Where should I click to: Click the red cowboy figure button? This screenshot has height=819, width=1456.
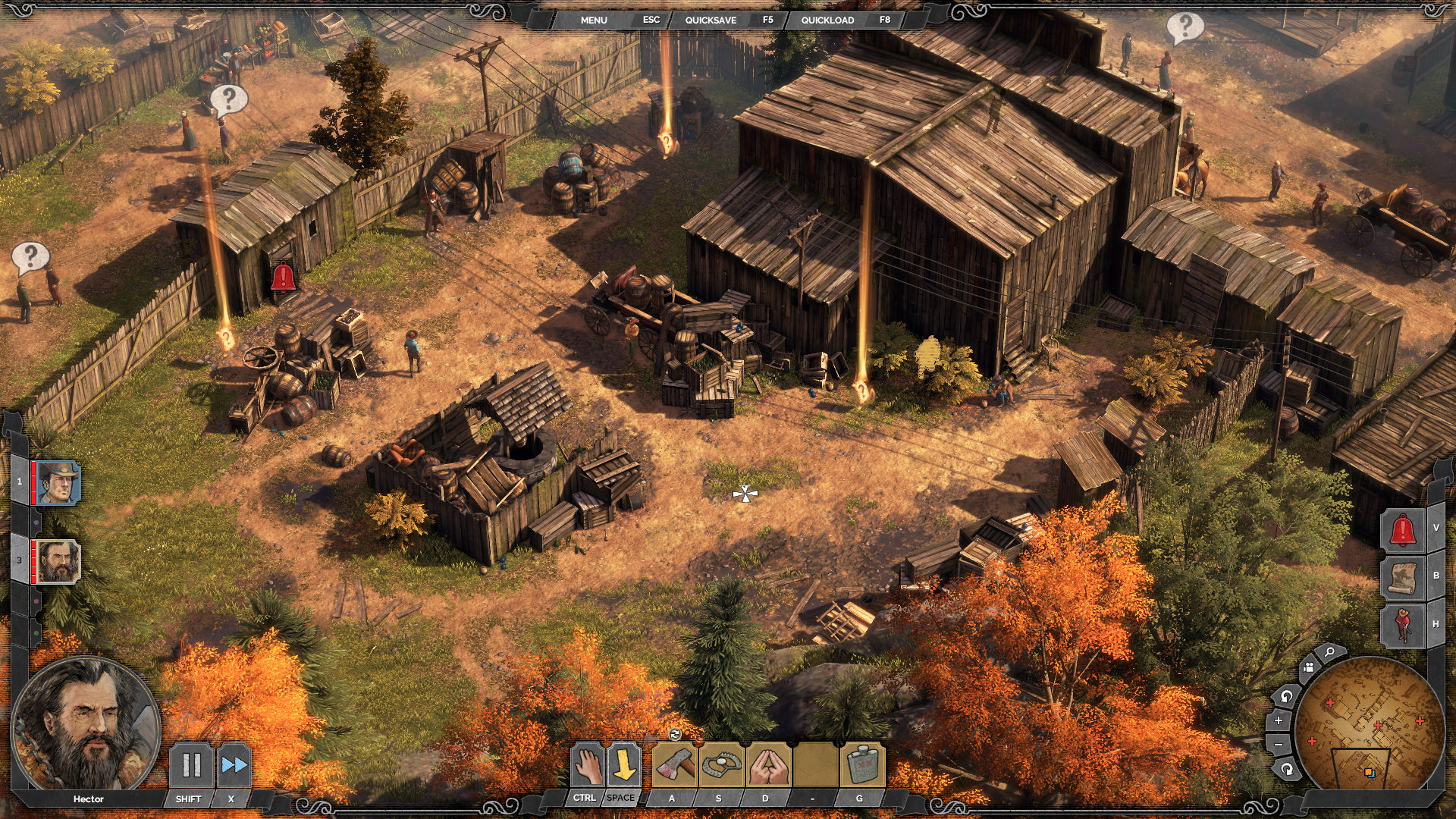click(x=1402, y=624)
